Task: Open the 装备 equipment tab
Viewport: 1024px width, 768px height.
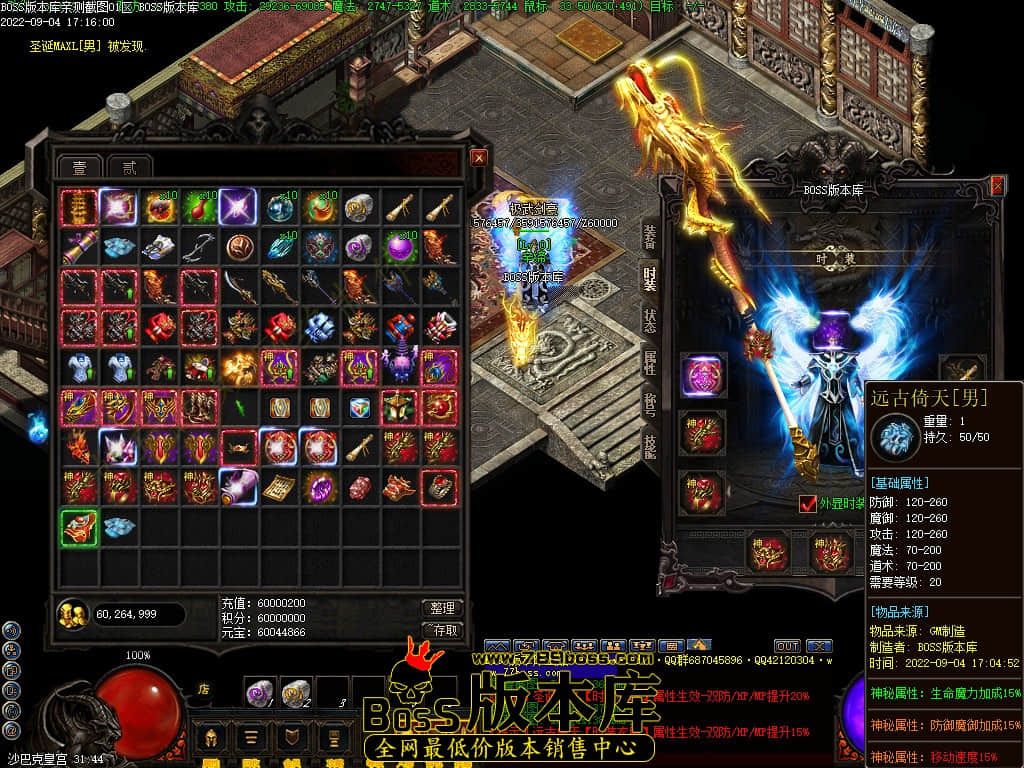Action: (650, 235)
